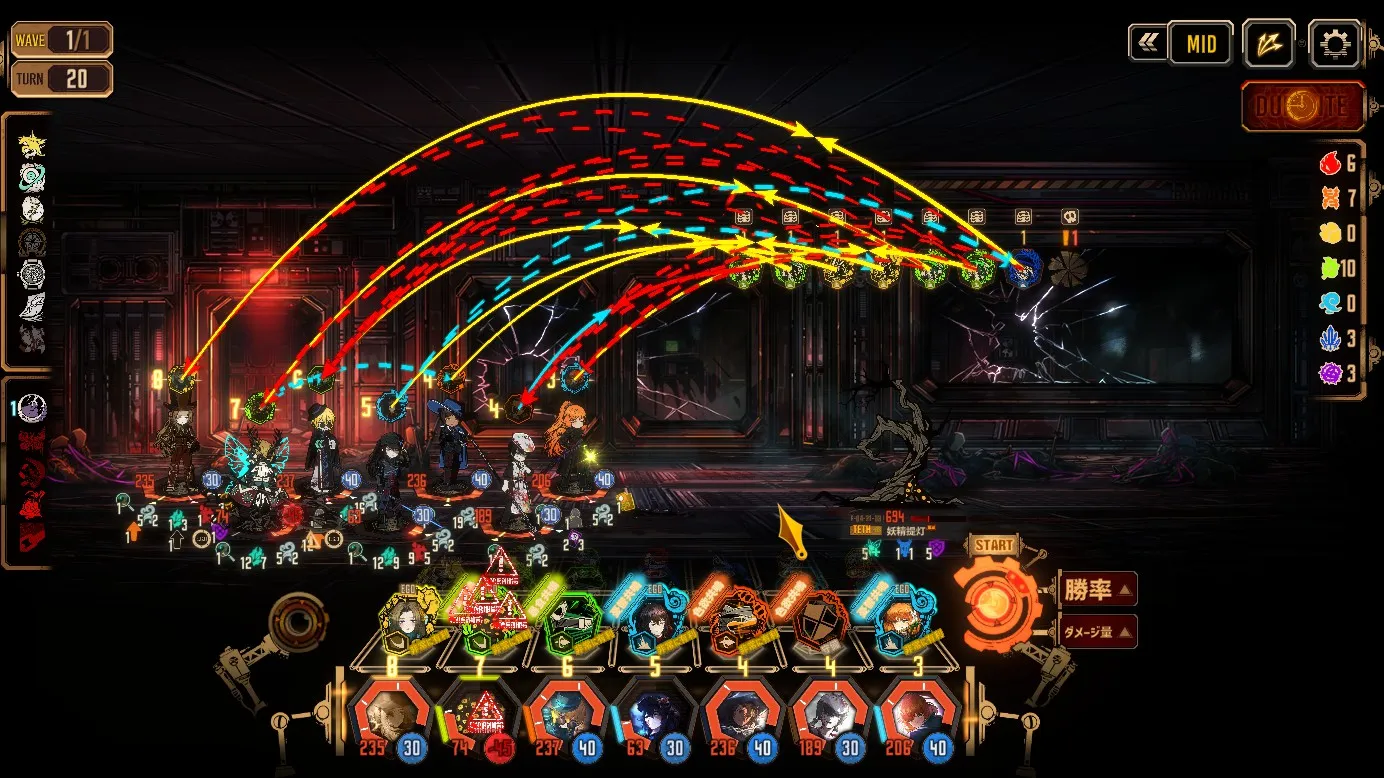The width and height of the screenshot is (1384, 778).
Task: Click the double-chevron collapse arrow button
Action: click(1145, 44)
